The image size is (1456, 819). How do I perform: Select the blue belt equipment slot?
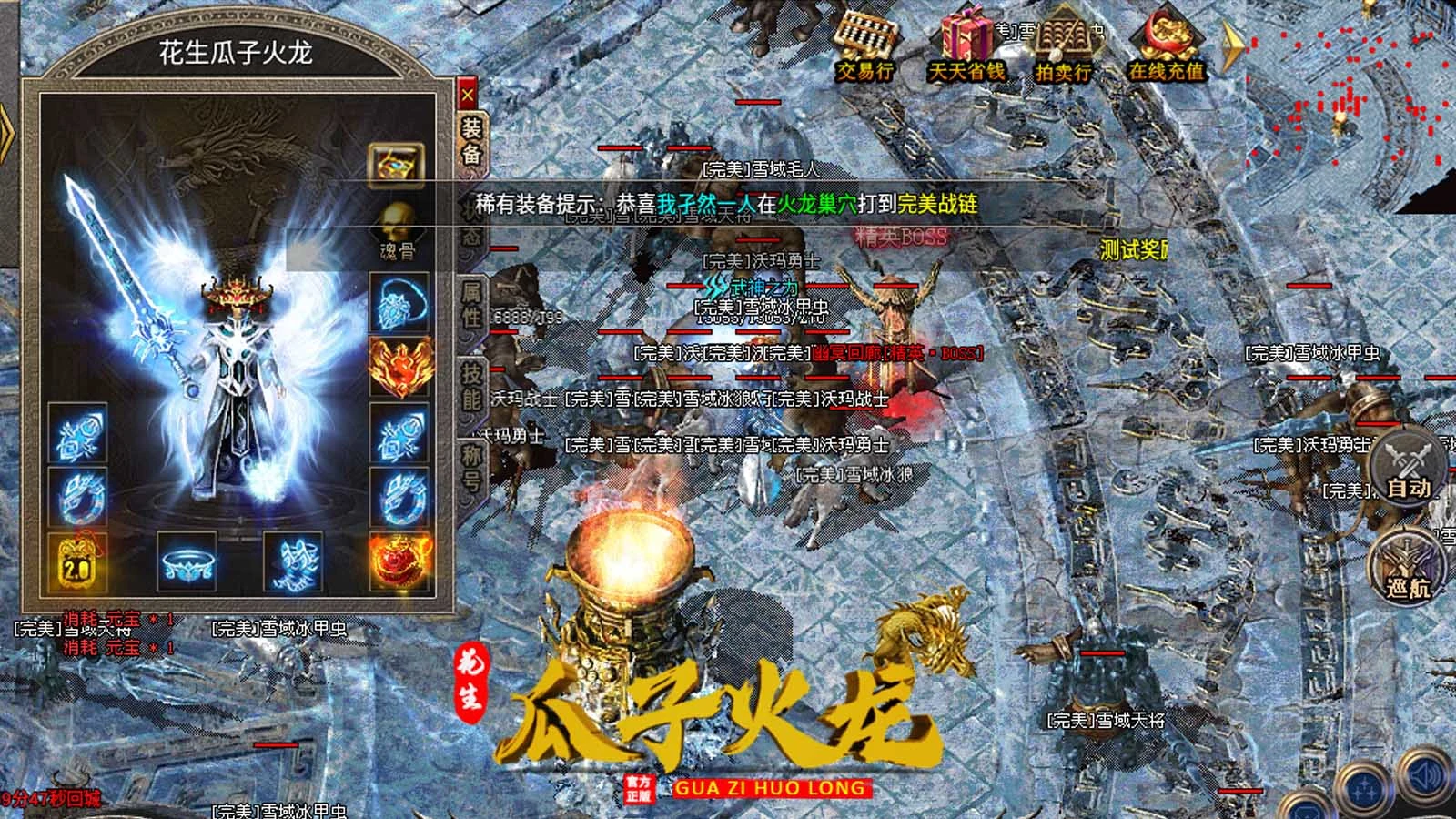(x=187, y=561)
